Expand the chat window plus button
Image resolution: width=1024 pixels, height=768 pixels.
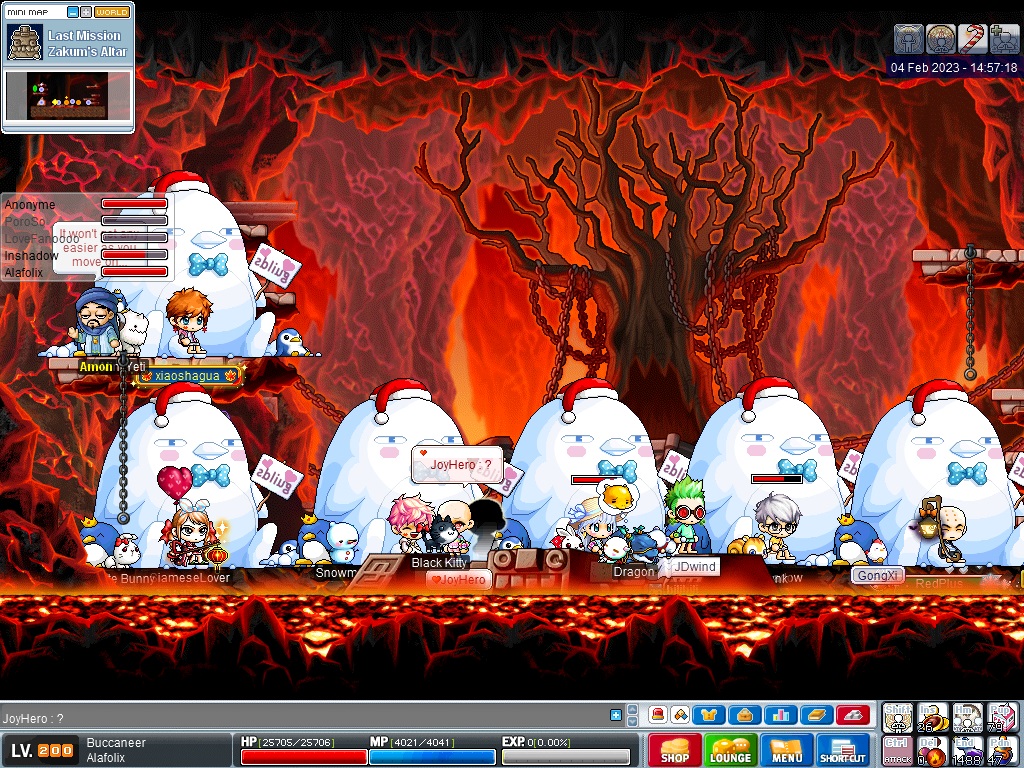pyautogui.click(x=616, y=715)
